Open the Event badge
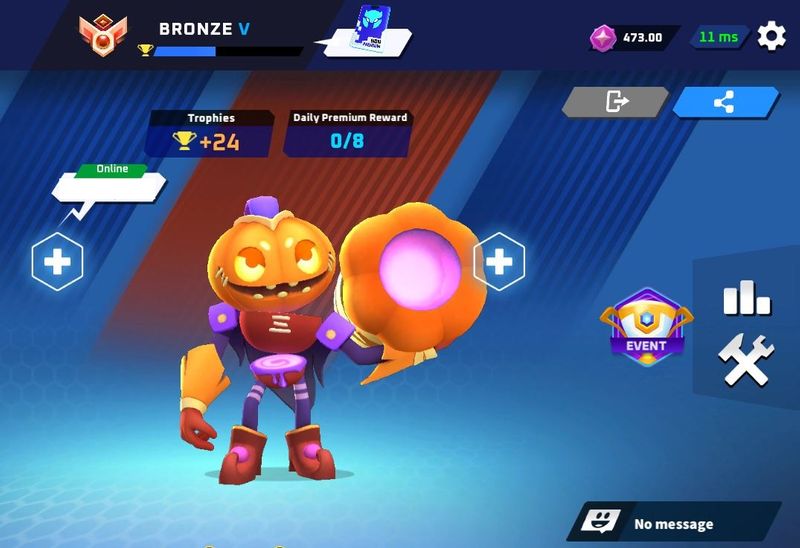 646,327
